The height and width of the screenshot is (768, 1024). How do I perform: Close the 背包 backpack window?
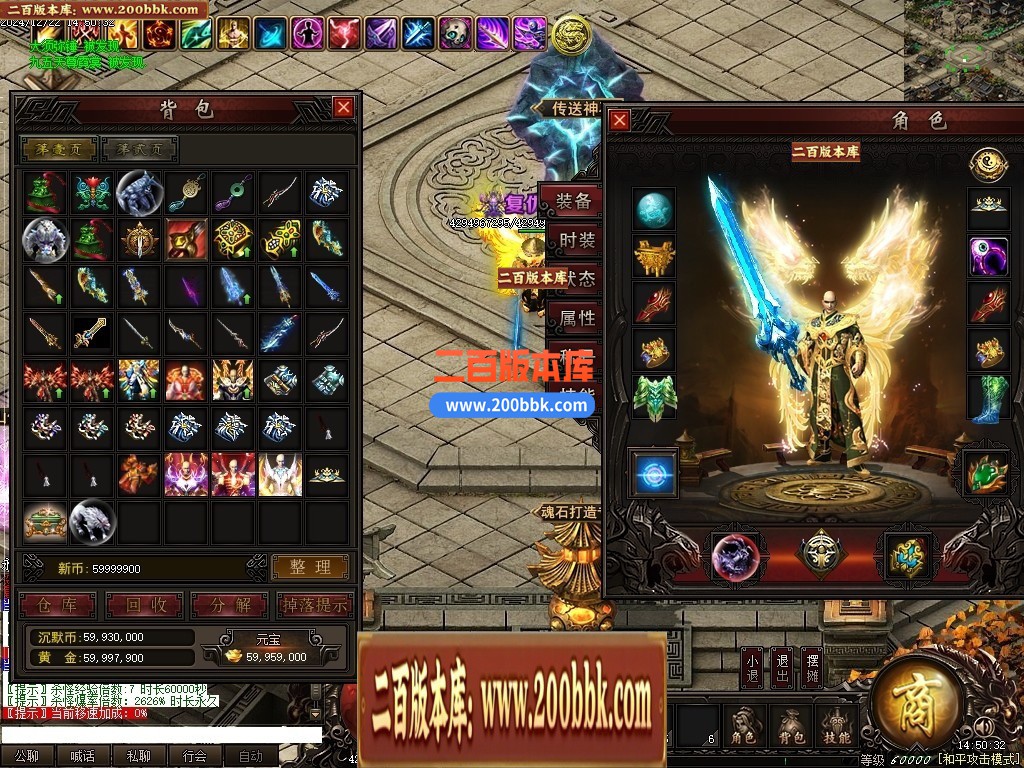pyautogui.click(x=343, y=107)
